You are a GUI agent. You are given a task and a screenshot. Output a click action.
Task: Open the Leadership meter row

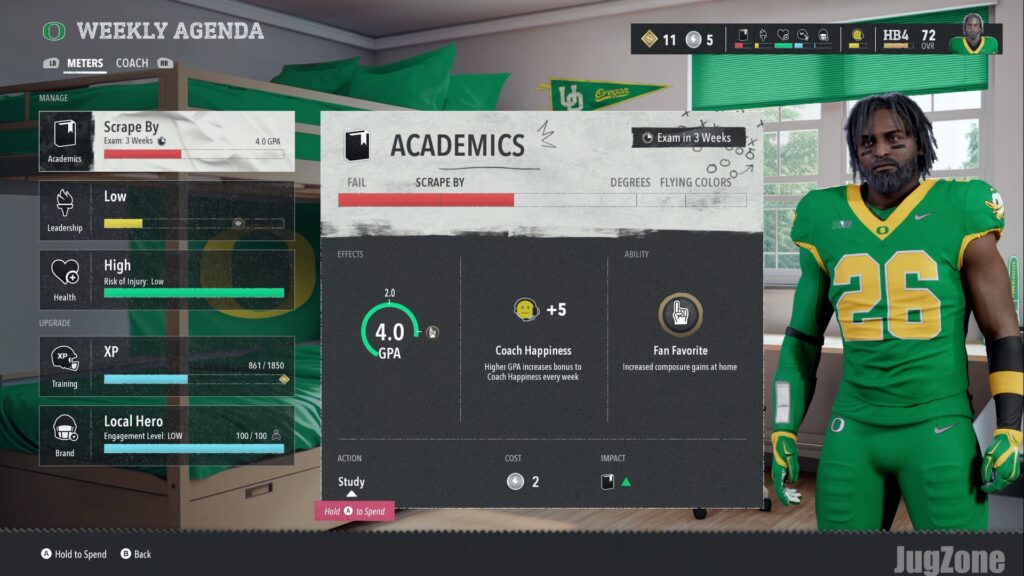[x=166, y=210]
